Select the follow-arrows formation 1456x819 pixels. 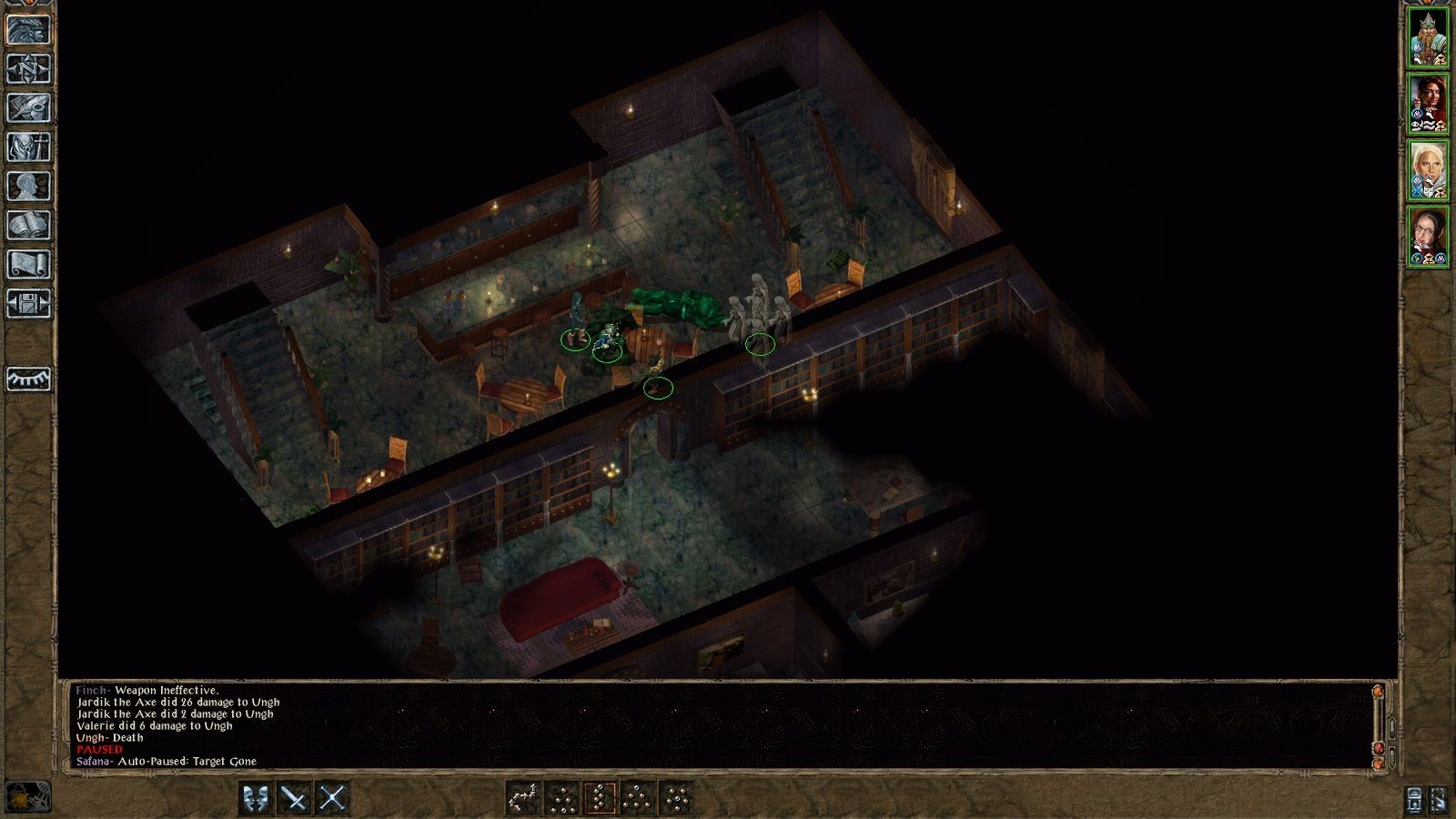click(x=525, y=796)
